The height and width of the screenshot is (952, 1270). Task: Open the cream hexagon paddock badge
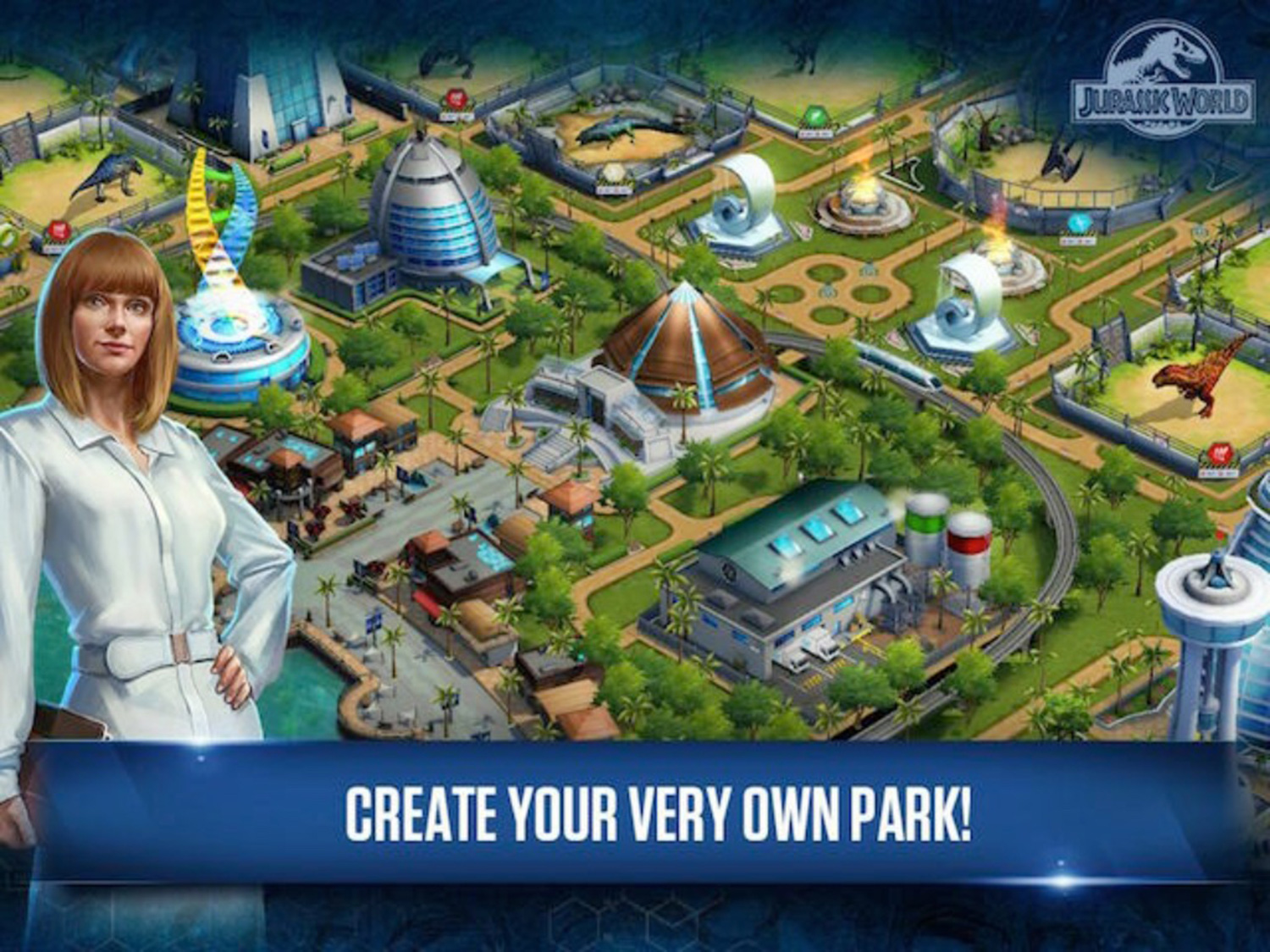[x=616, y=171]
